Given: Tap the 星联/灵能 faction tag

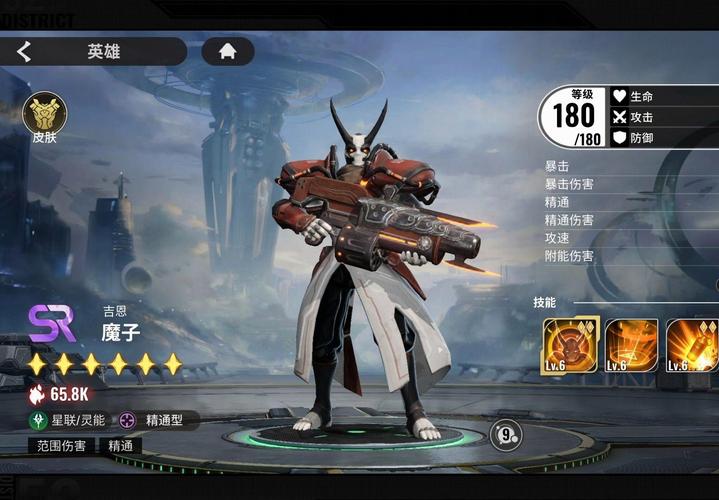Looking at the screenshot, I should (x=69, y=420).
